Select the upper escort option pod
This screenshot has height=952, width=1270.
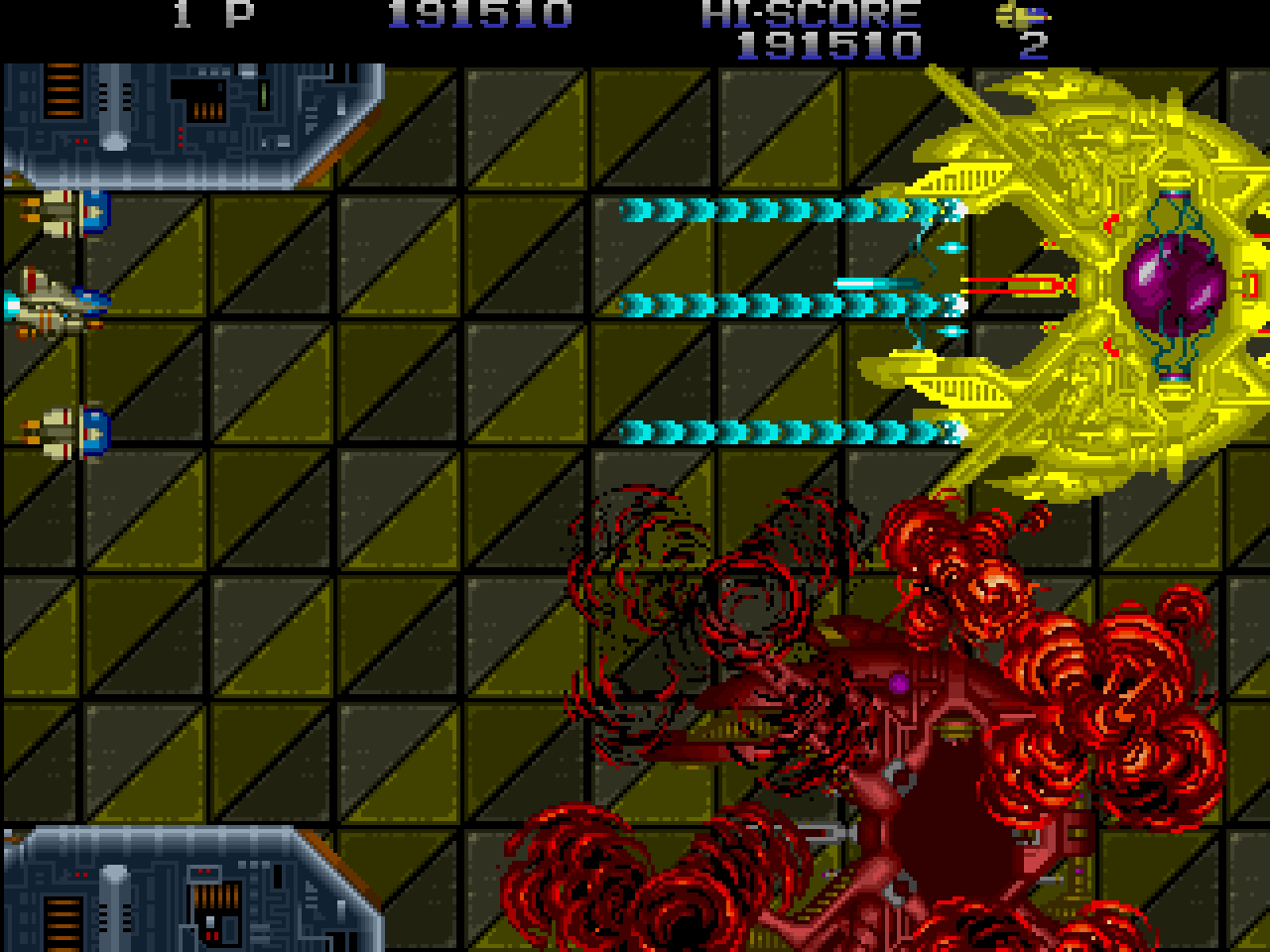click(69, 213)
